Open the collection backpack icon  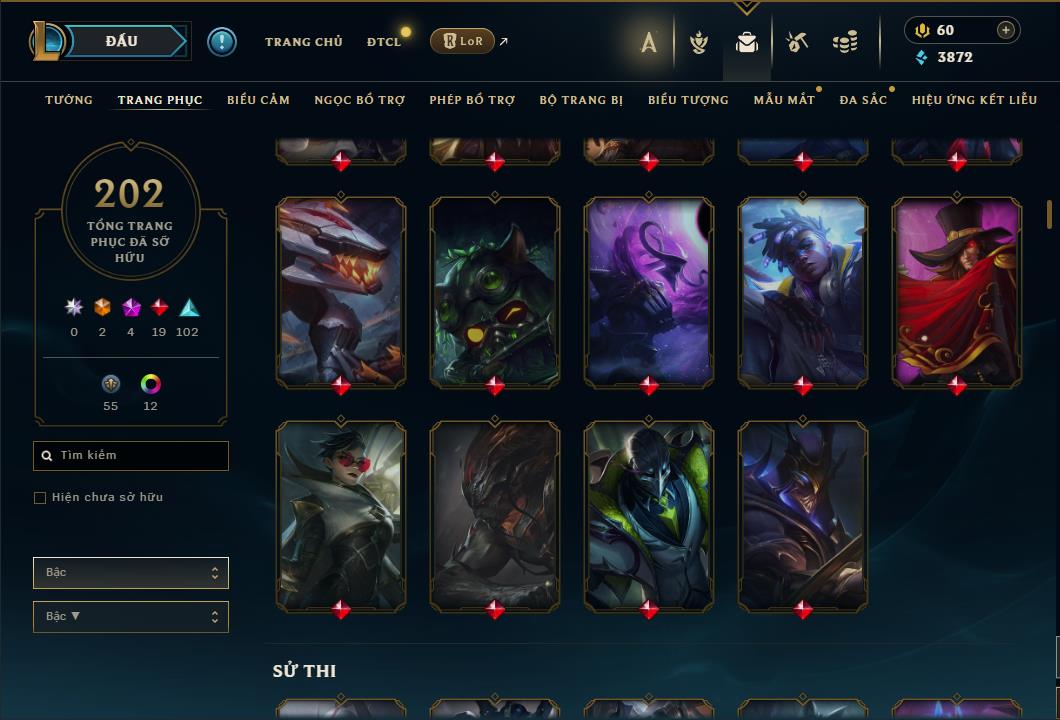pos(746,42)
